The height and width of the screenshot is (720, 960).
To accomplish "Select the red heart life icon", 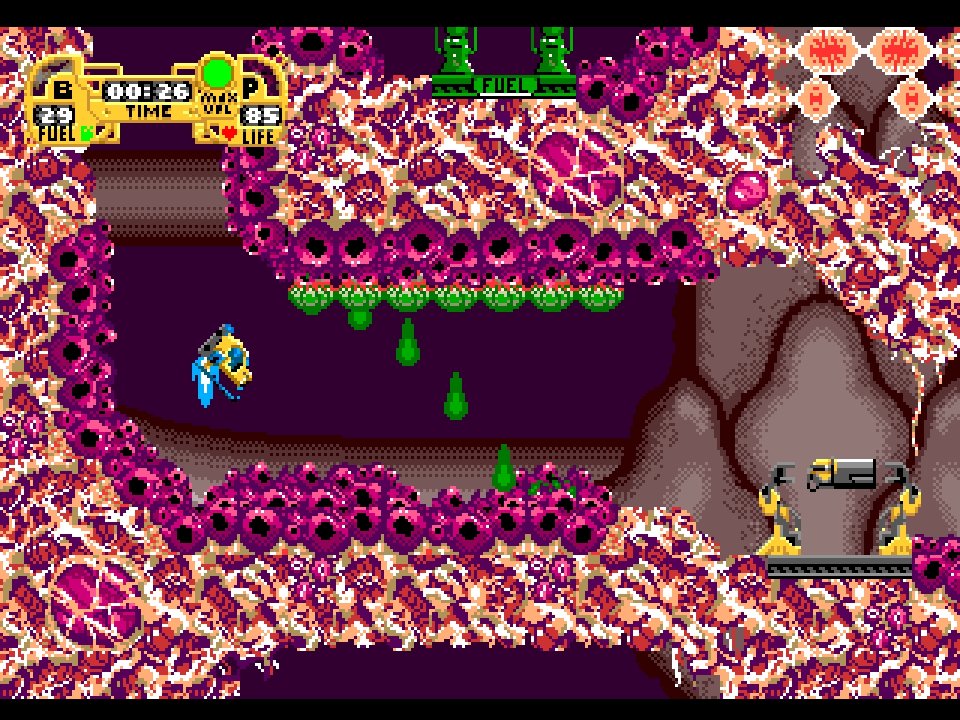I will [x=229, y=131].
